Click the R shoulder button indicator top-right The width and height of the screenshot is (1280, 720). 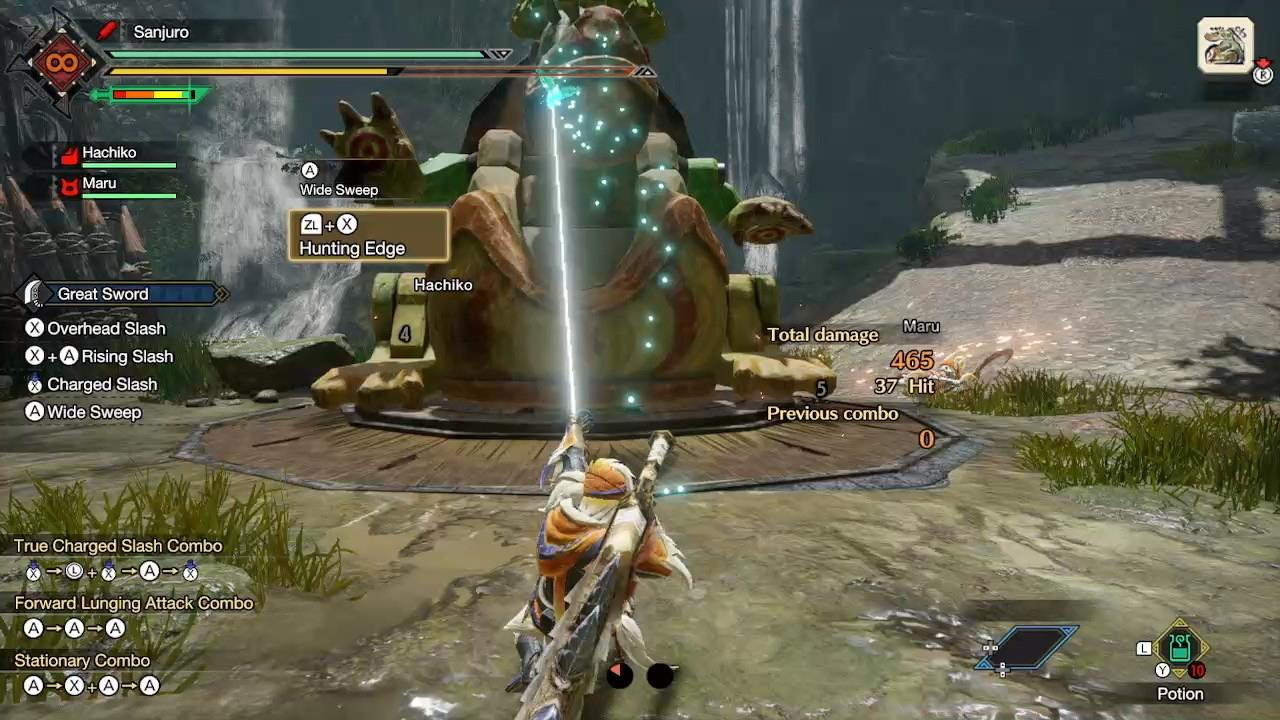[1263, 74]
